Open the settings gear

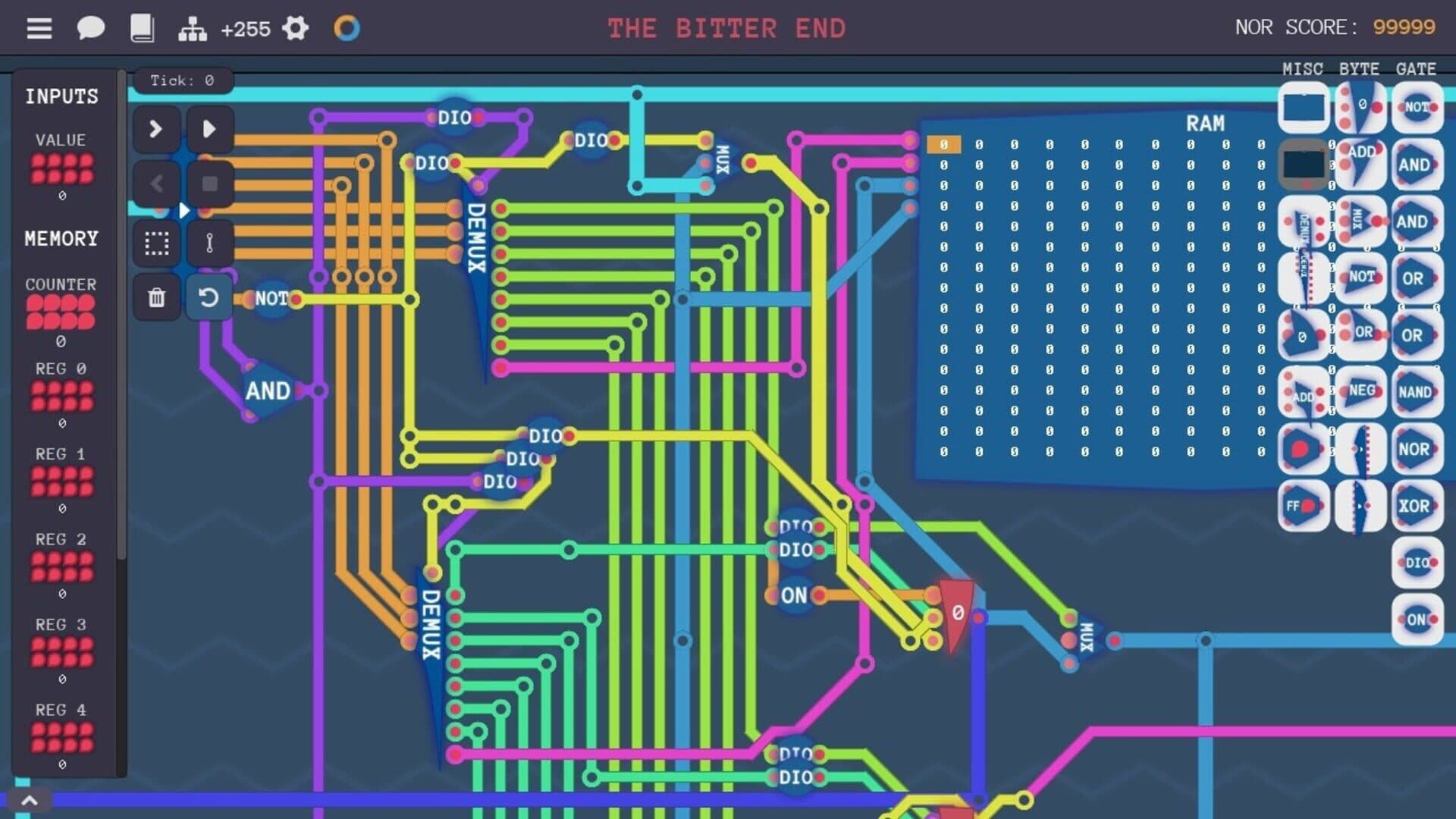pos(296,28)
